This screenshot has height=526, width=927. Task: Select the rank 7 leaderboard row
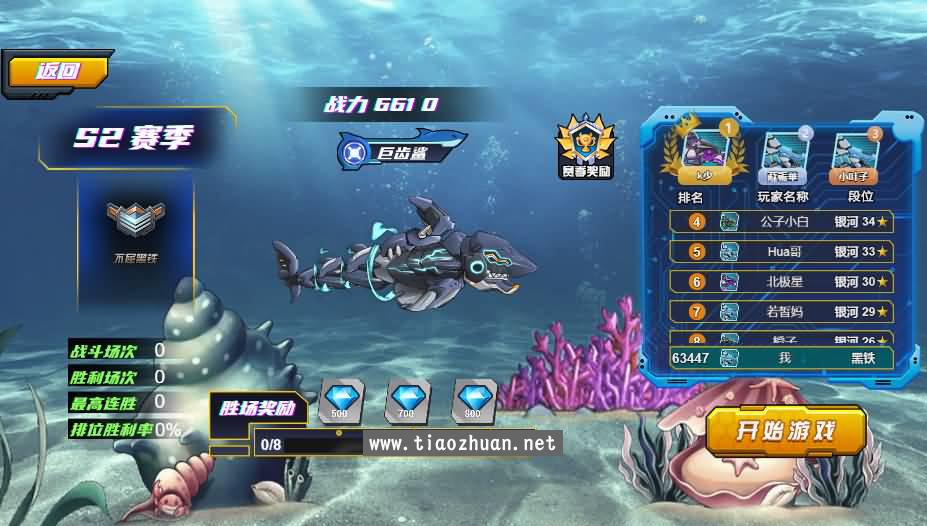781,312
